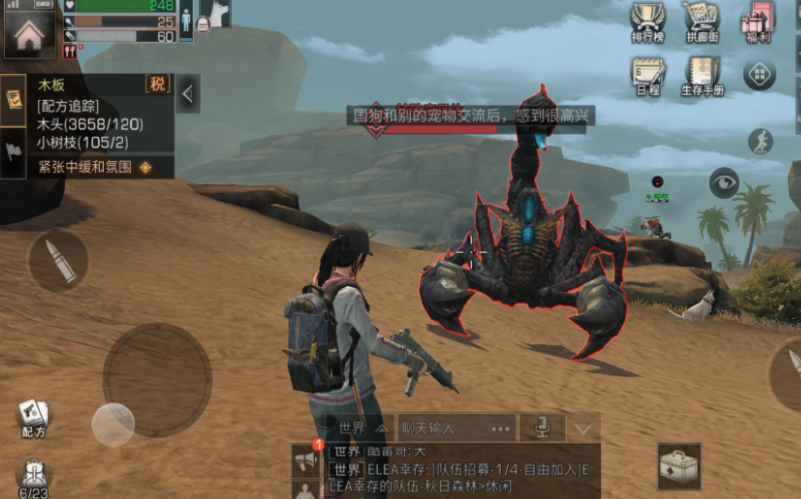801x499 pixels.
Task: Open the 排行榜 leaderboard
Action: (648, 22)
